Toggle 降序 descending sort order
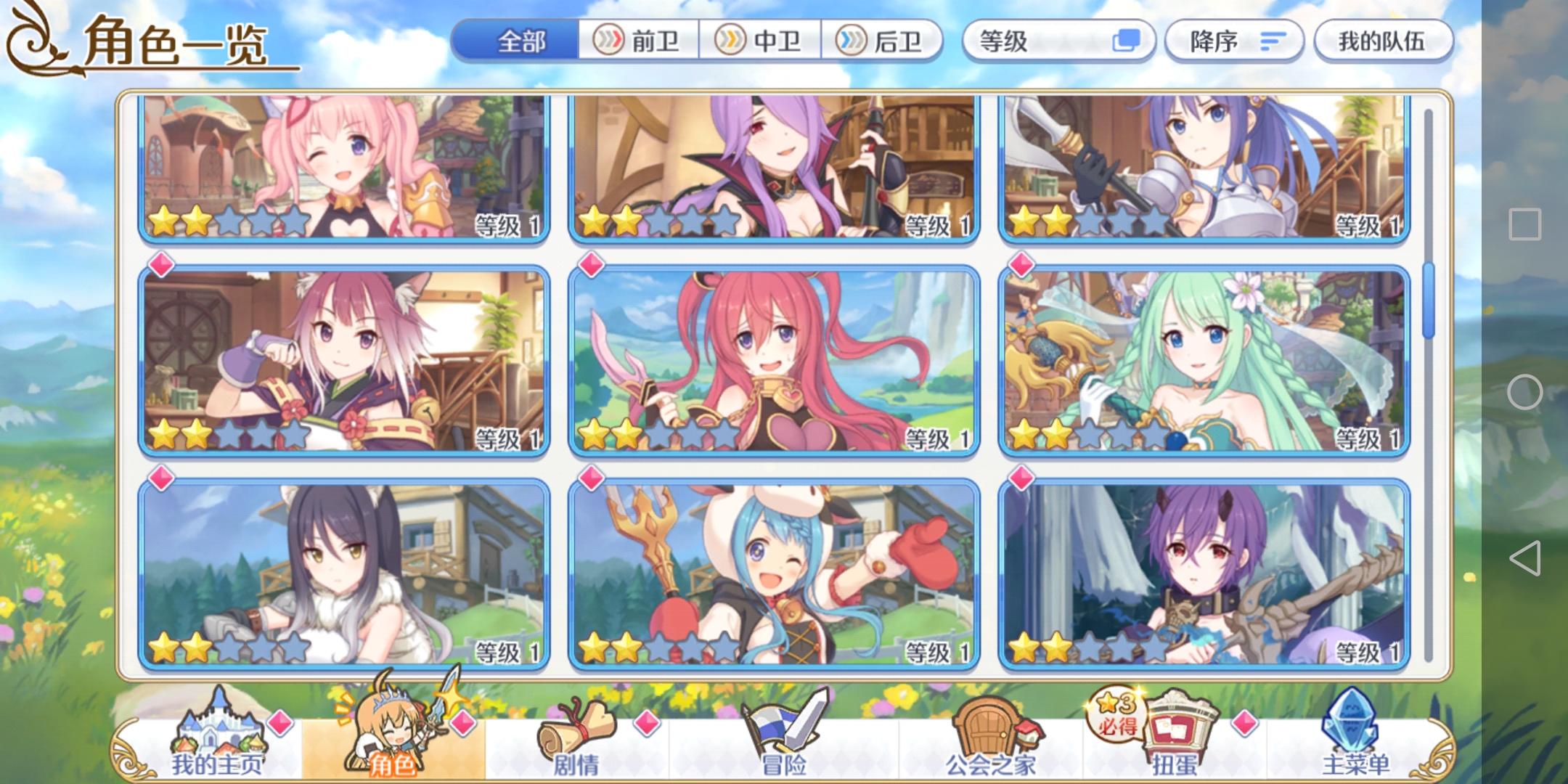Viewport: 1568px width, 784px height. [x=1234, y=41]
